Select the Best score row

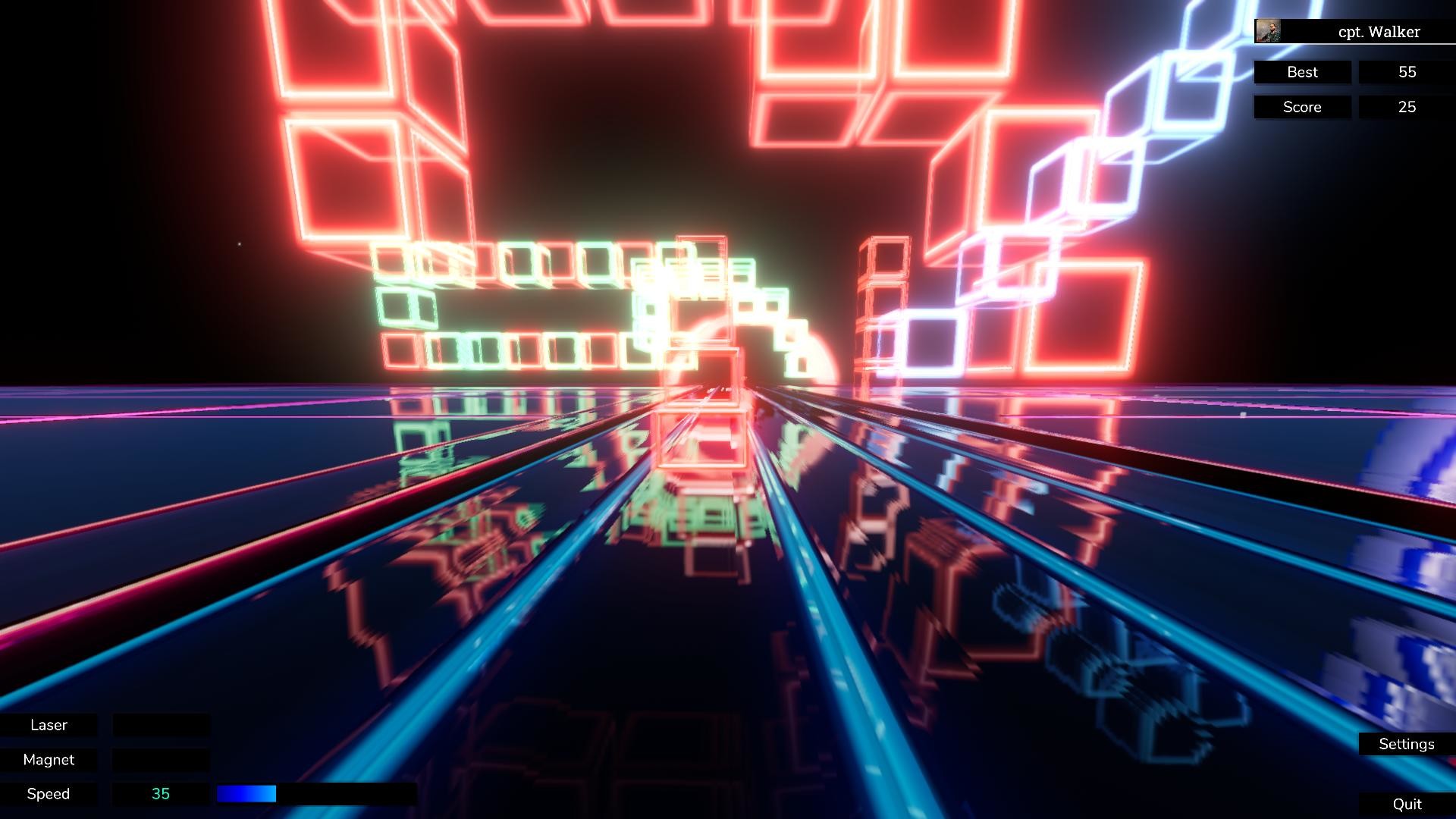click(x=1302, y=72)
